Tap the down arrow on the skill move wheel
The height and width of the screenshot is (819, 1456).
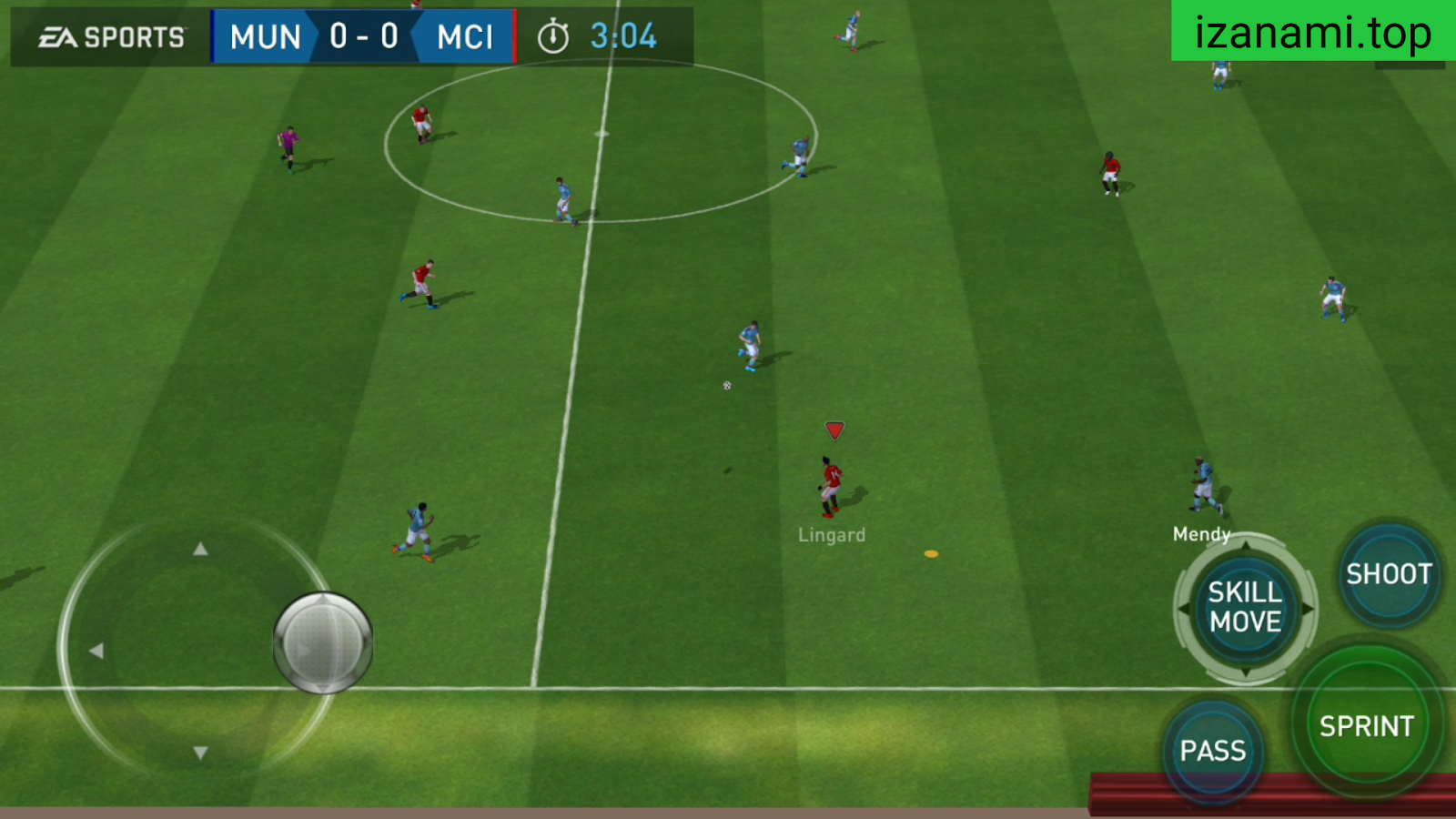point(1245,672)
